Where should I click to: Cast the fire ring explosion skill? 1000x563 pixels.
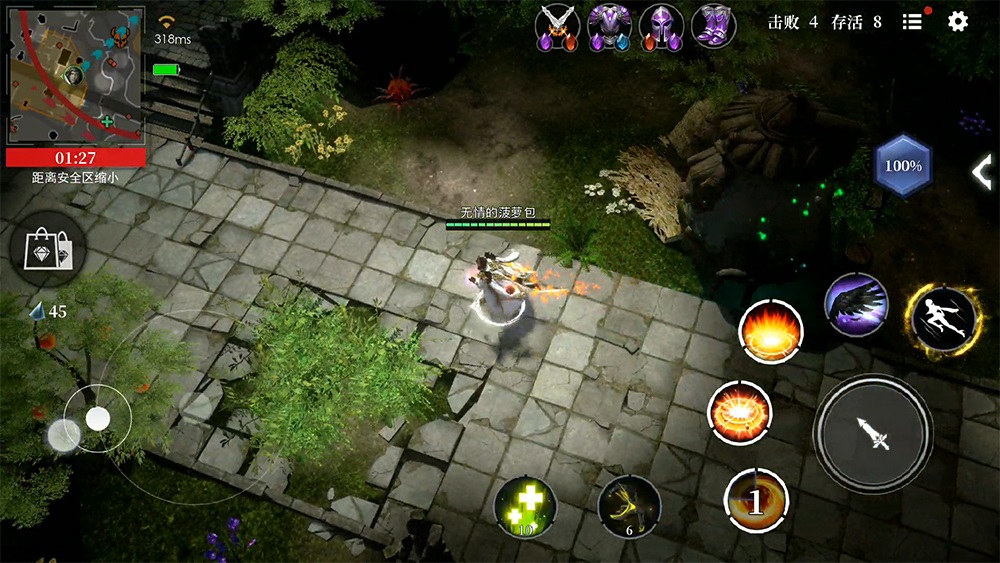740,413
